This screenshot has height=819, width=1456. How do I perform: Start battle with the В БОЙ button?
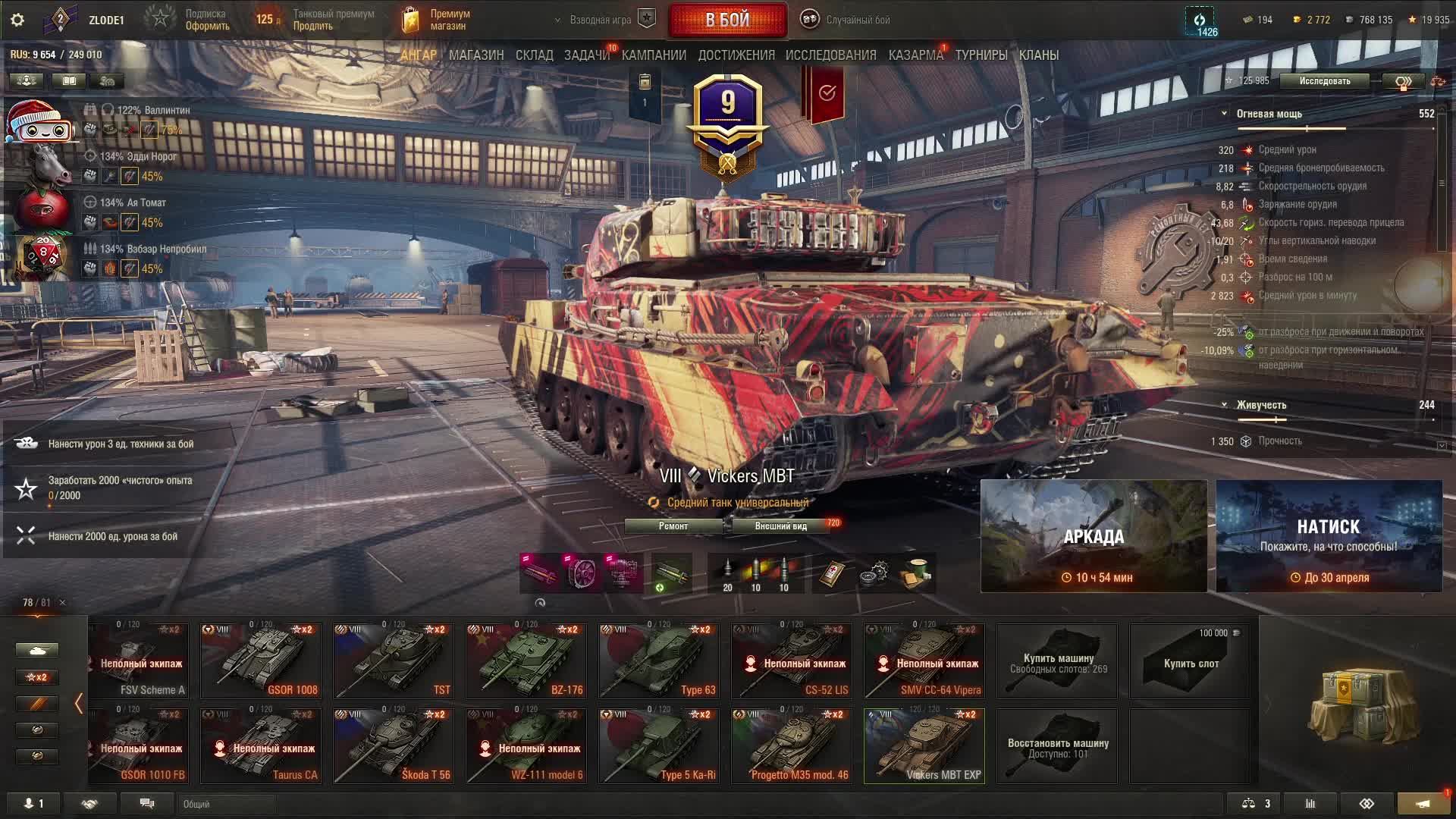coord(727,20)
